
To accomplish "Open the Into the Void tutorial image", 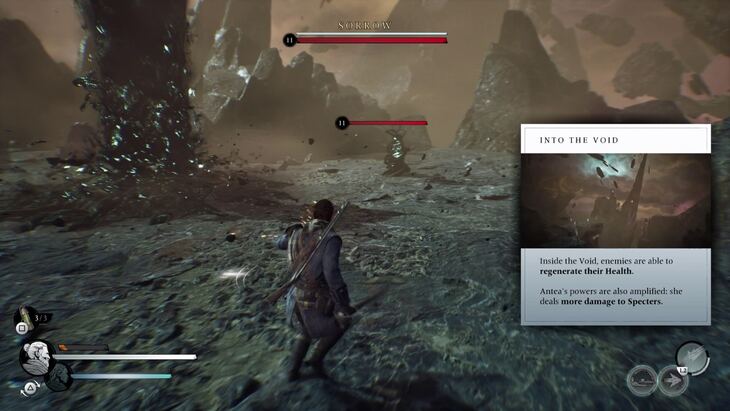I will coord(615,200).
